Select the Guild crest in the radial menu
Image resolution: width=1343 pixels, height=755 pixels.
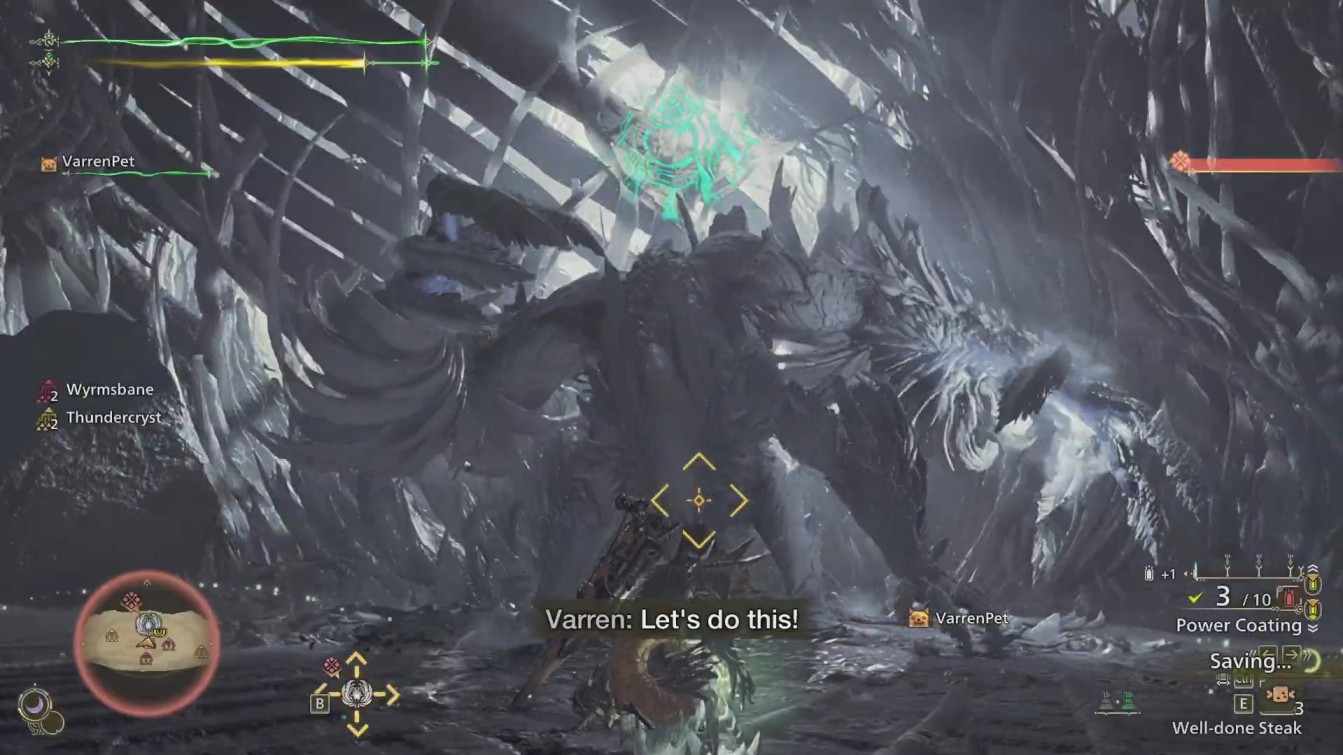356,693
